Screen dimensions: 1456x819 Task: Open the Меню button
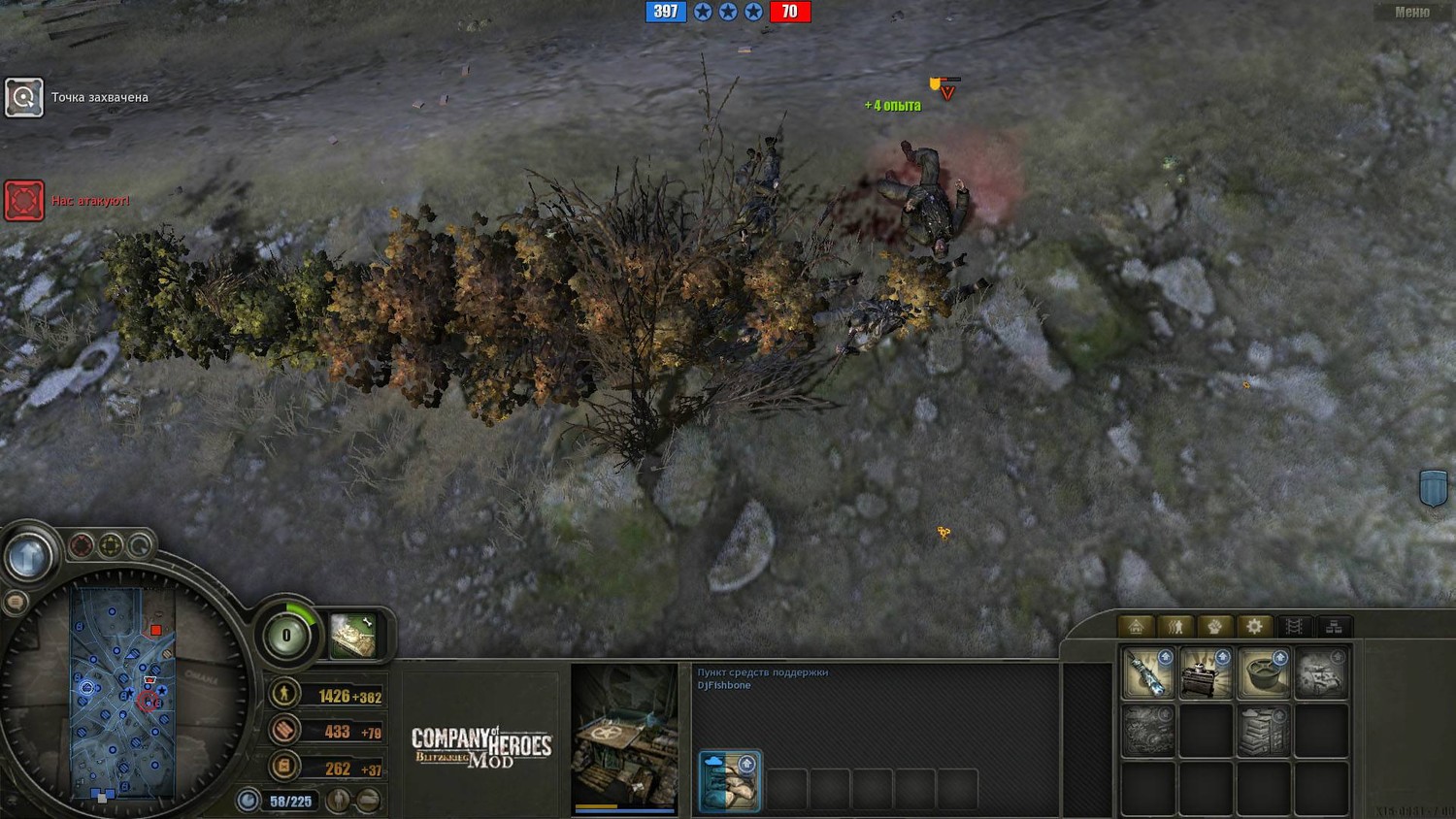point(1411,12)
